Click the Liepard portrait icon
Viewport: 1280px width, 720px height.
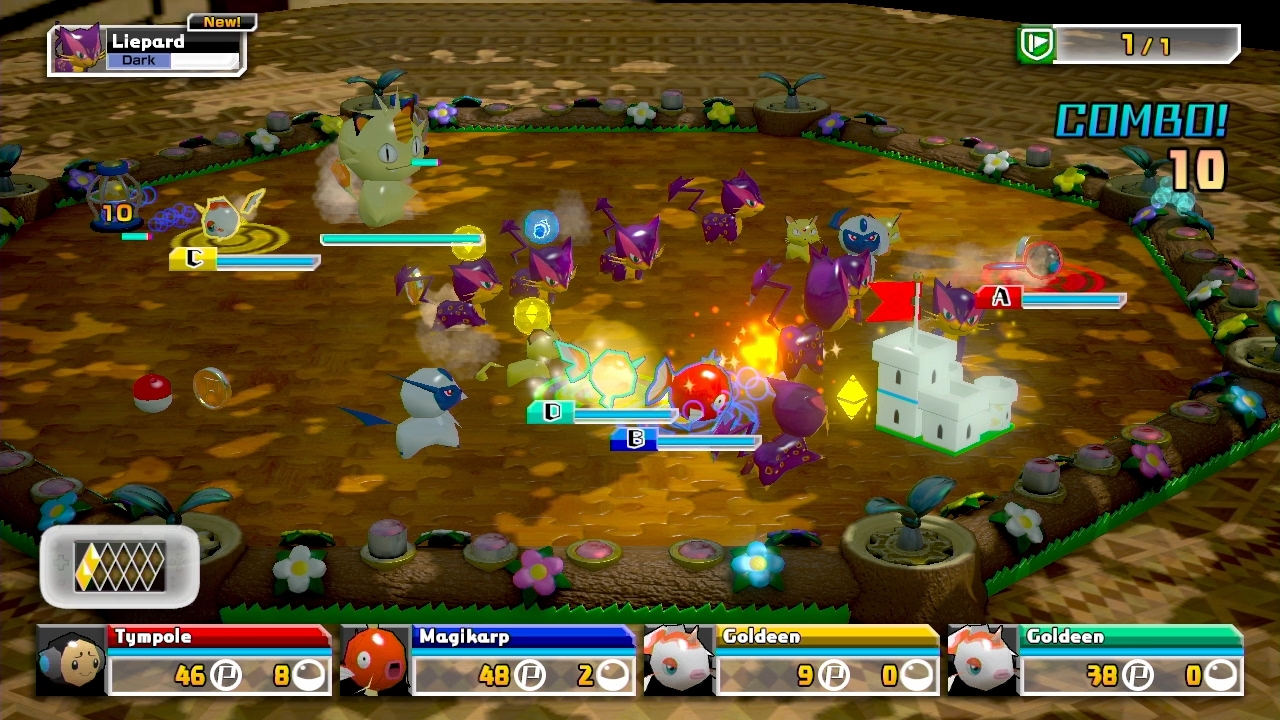tap(80, 45)
